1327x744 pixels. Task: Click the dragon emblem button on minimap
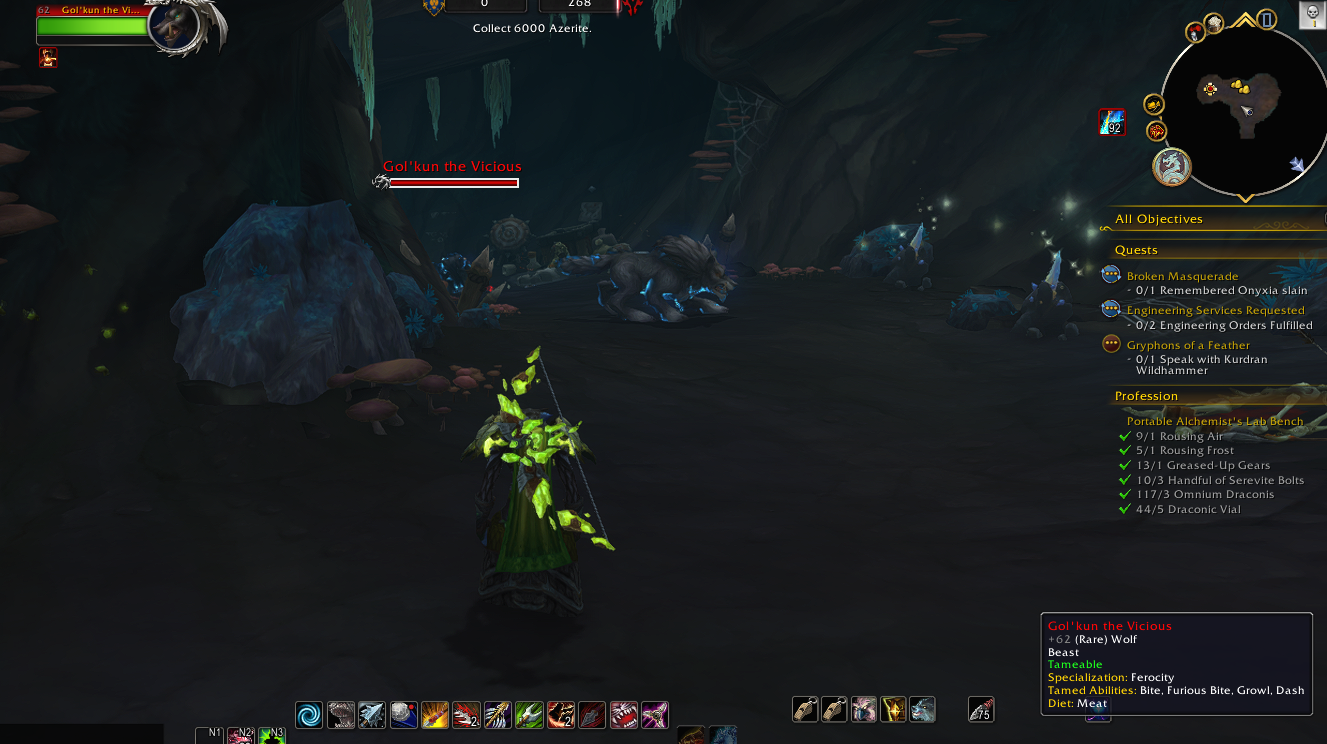coord(1171,167)
